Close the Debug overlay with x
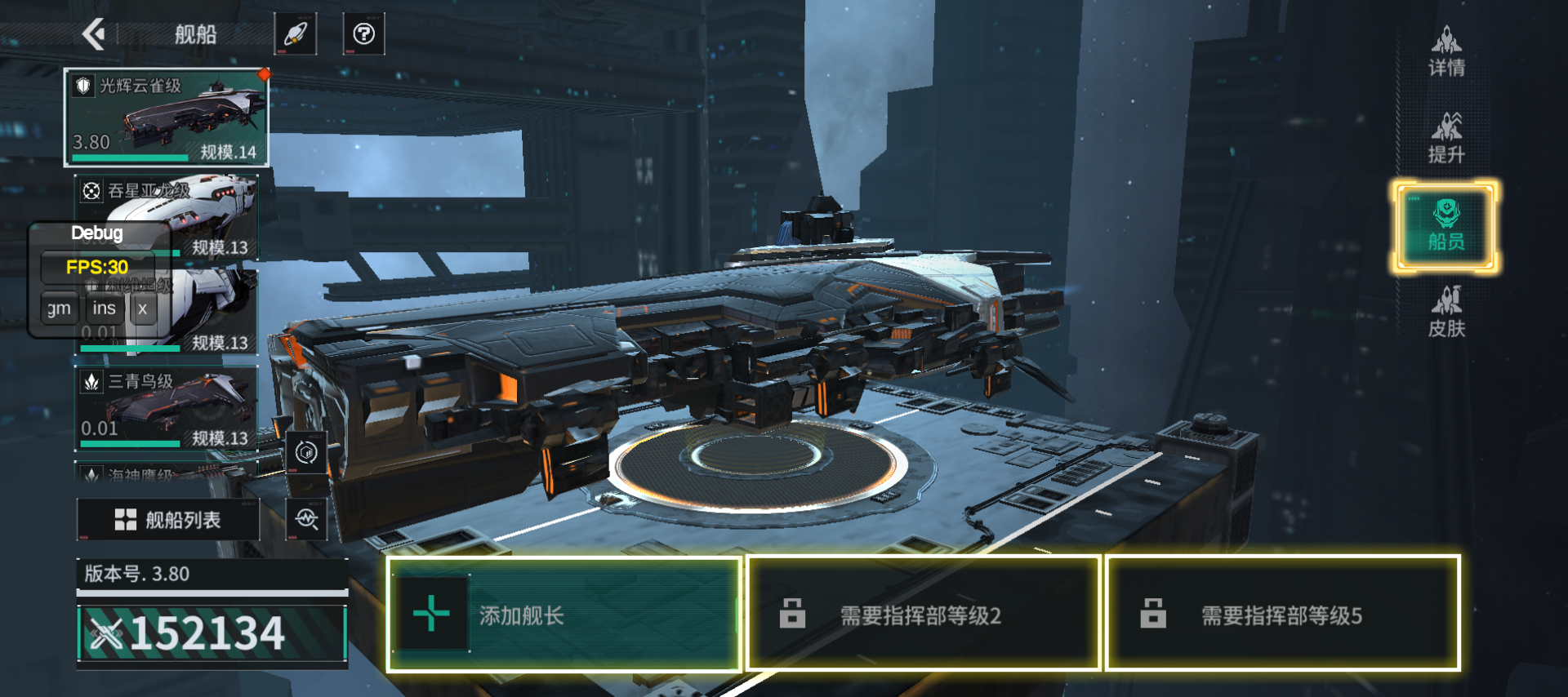The image size is (1568, 697). [x=143, y=309]
